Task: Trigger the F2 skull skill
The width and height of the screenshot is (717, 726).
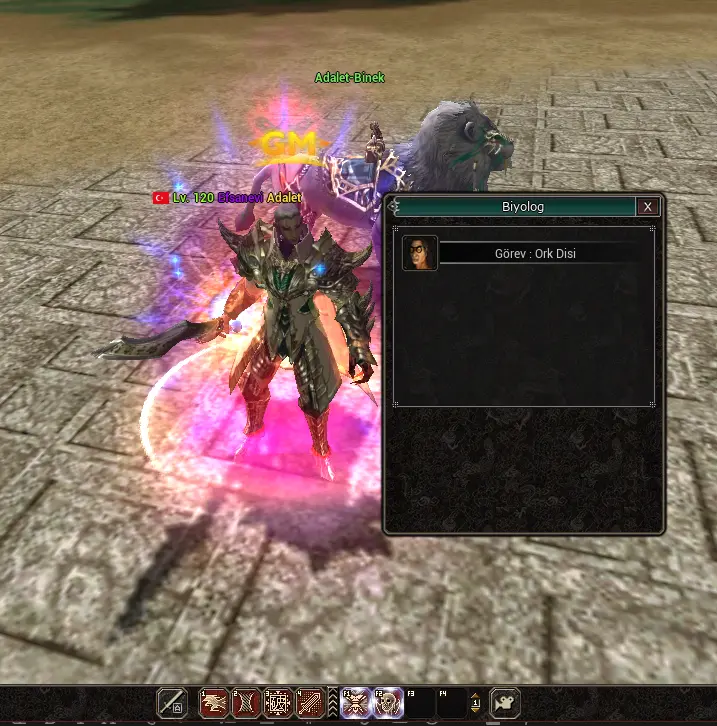Action: (x=388, y=703)
